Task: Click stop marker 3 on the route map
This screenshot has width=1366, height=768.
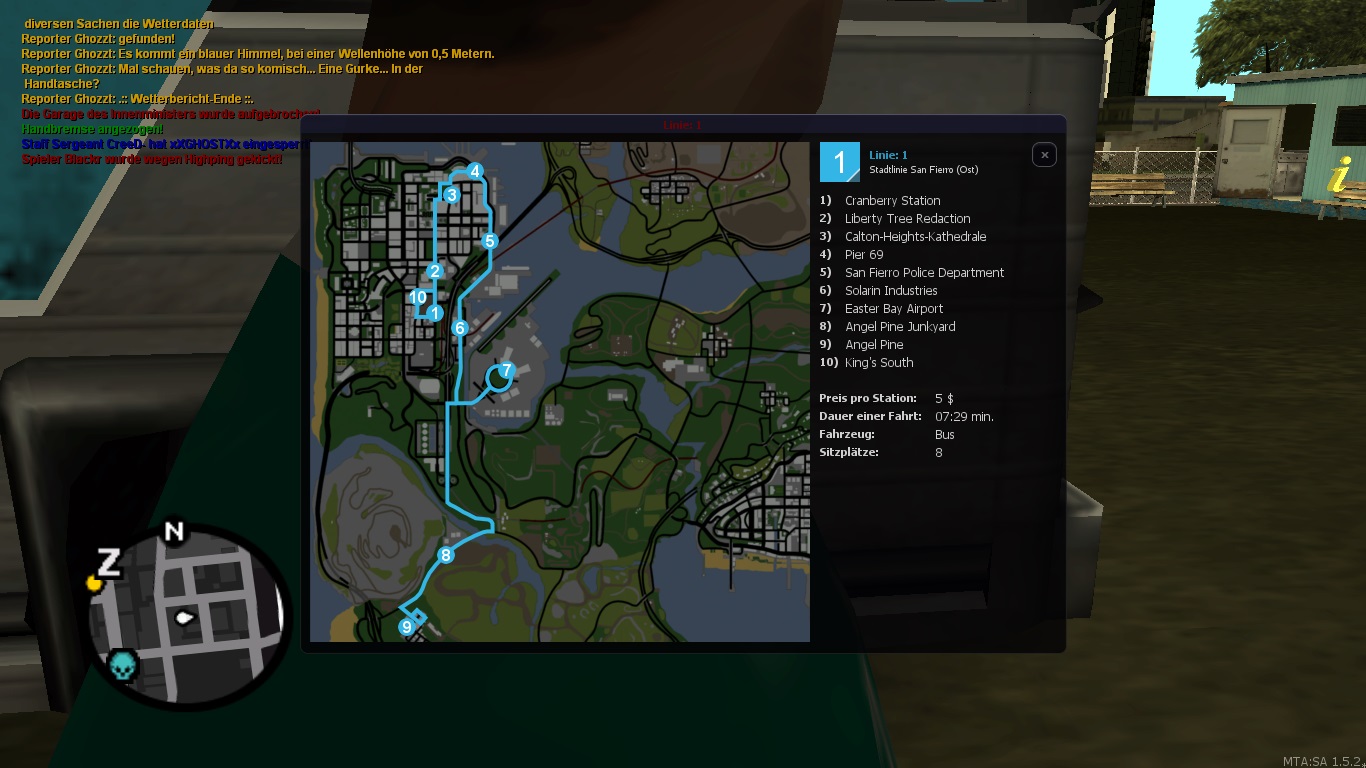Action: point(452,195)
